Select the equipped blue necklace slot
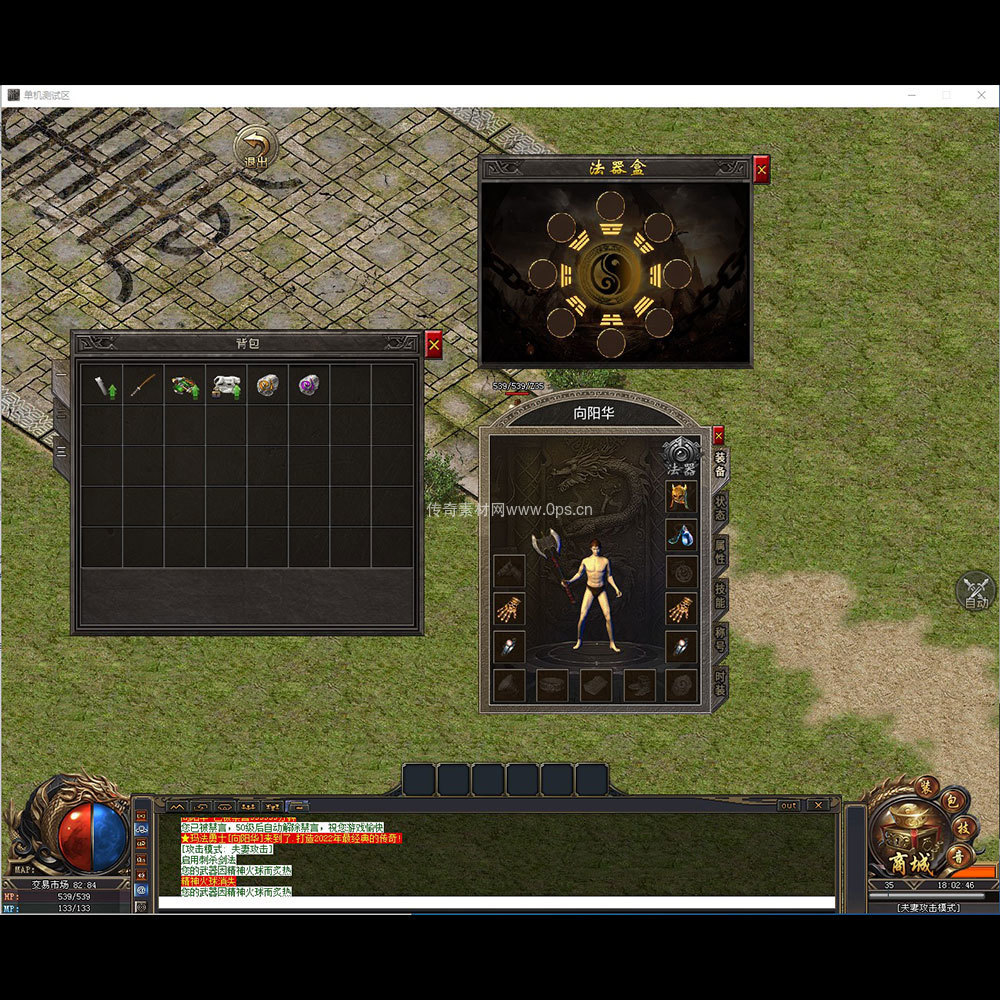This screenshot has width=1000, height=1000. (681, 534)
